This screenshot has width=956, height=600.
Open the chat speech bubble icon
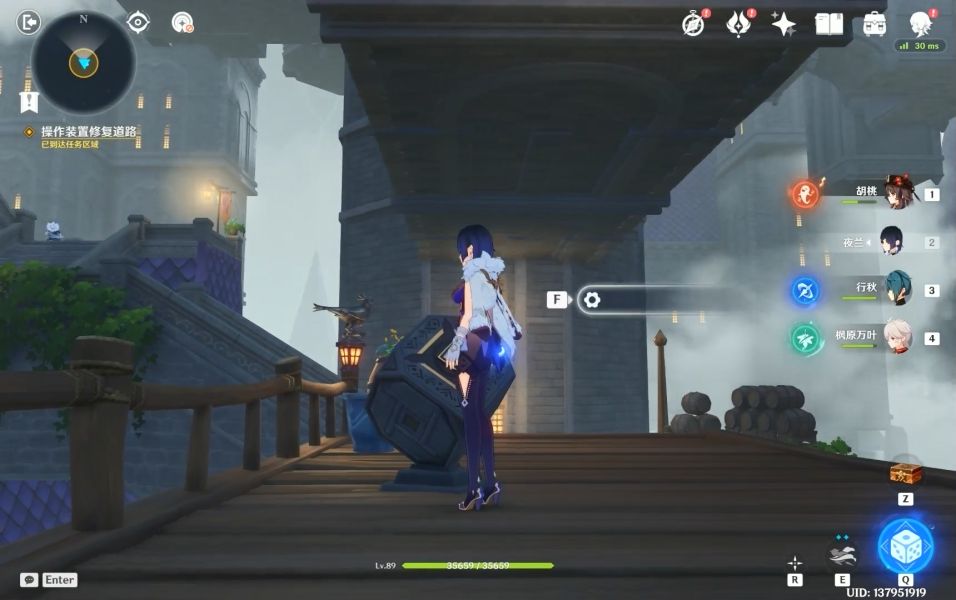(x=30, y=579)
